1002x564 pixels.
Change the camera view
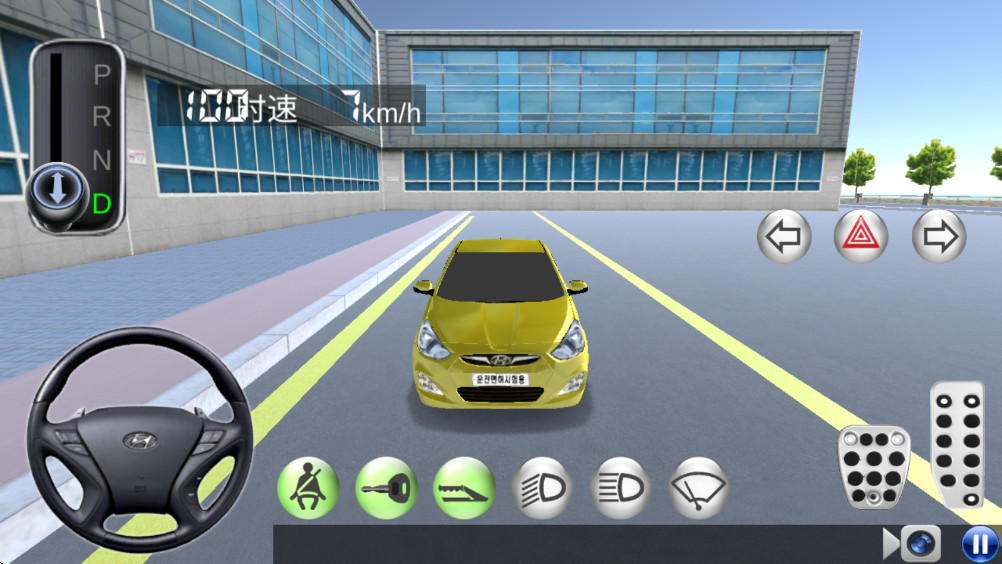pyautogui.click(x=919, y=544)
